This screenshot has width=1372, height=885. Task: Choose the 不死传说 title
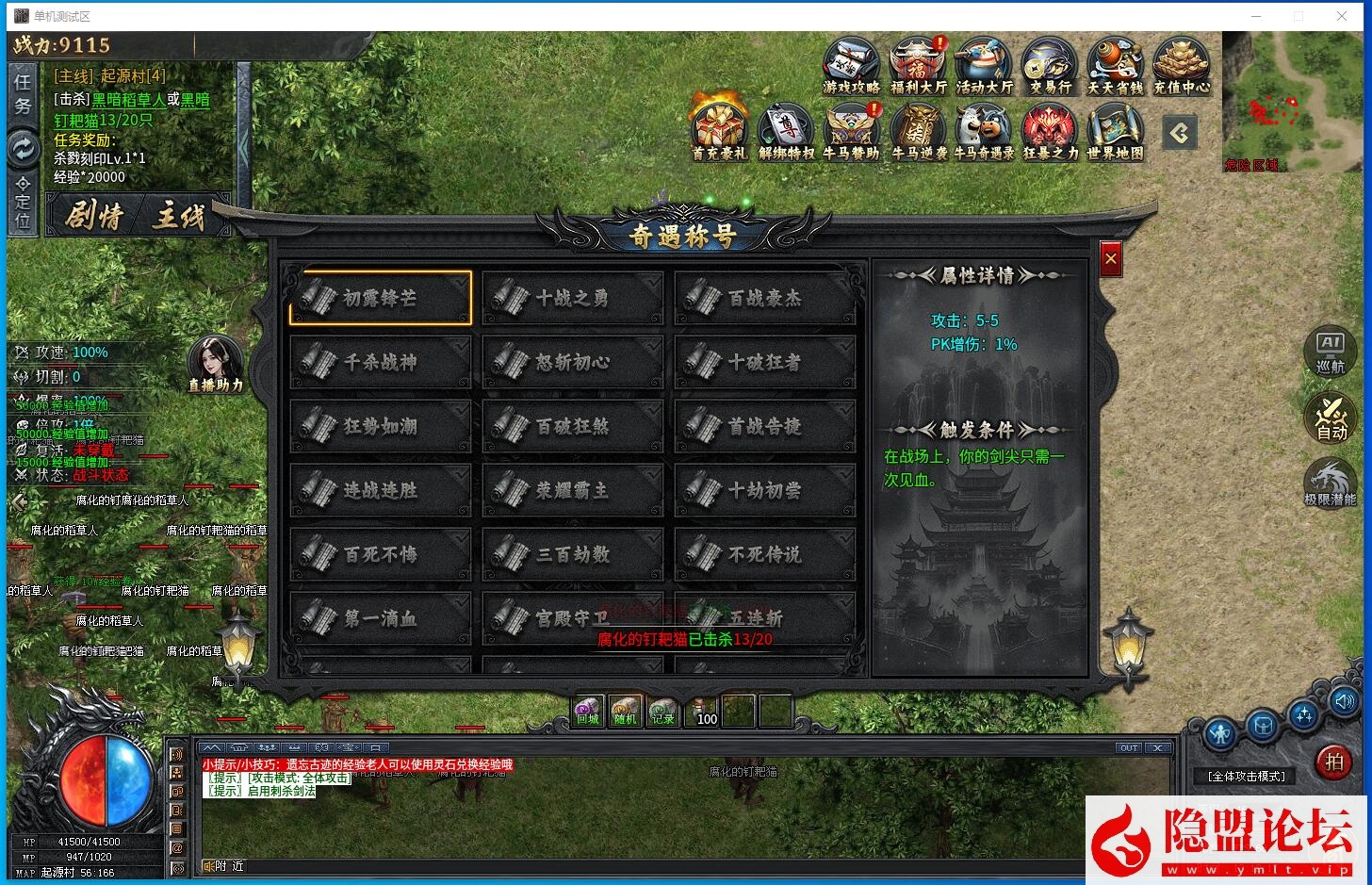click(x=765, y=554)
